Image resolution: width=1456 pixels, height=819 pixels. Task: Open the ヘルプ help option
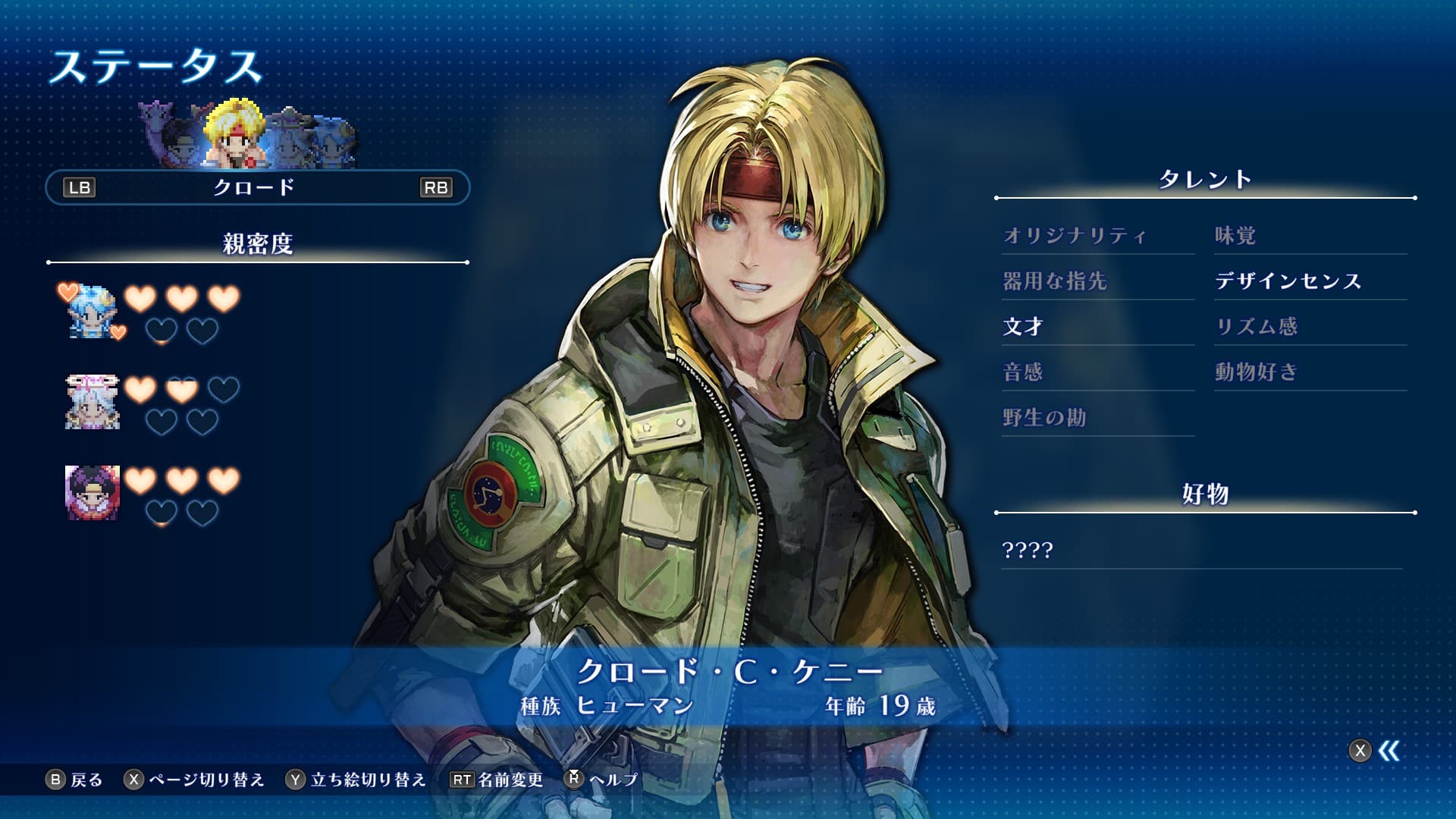point(613,780)
